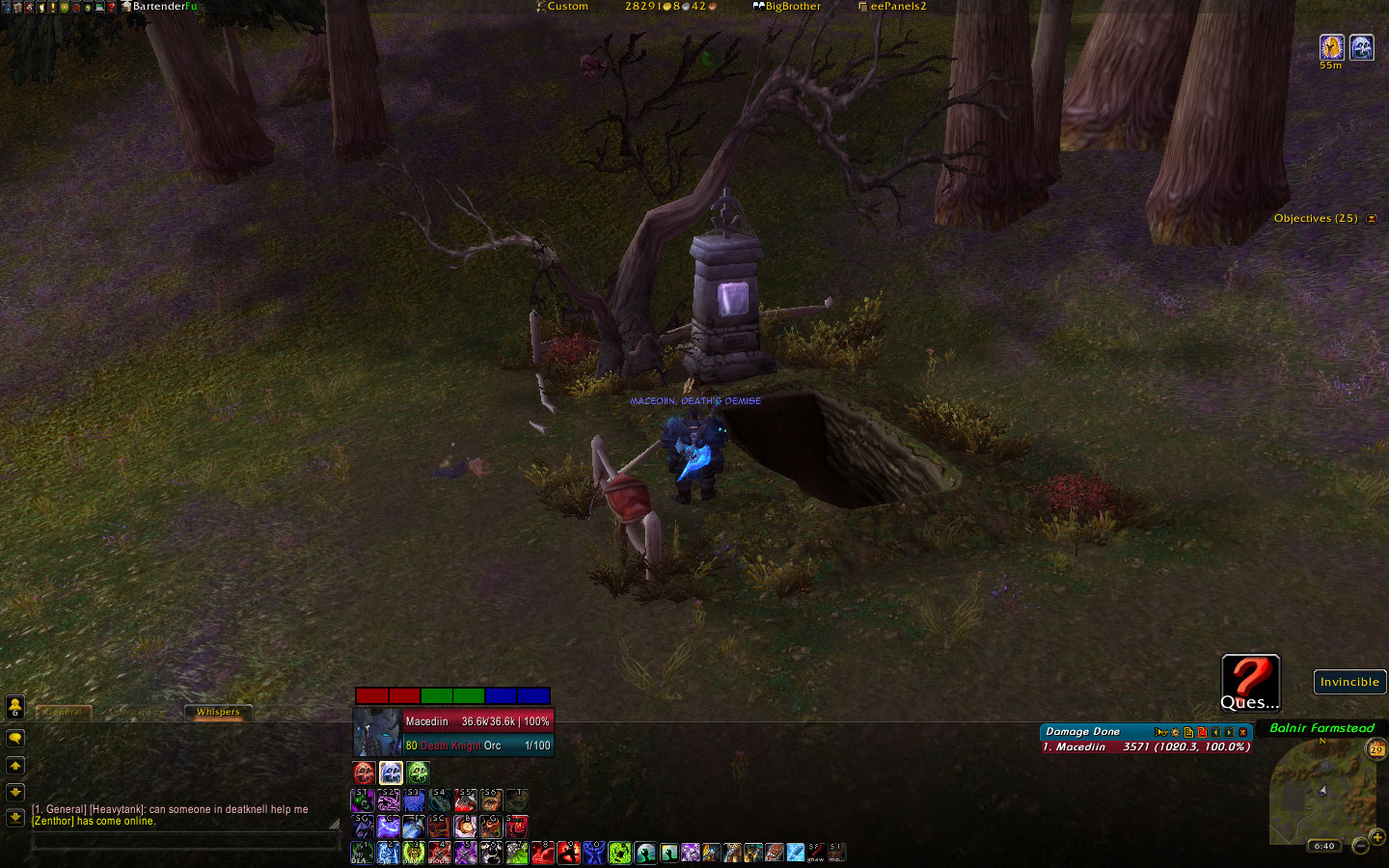Open the General chat tab
This screenshot has width=1389, height=868.
[64, 713]
